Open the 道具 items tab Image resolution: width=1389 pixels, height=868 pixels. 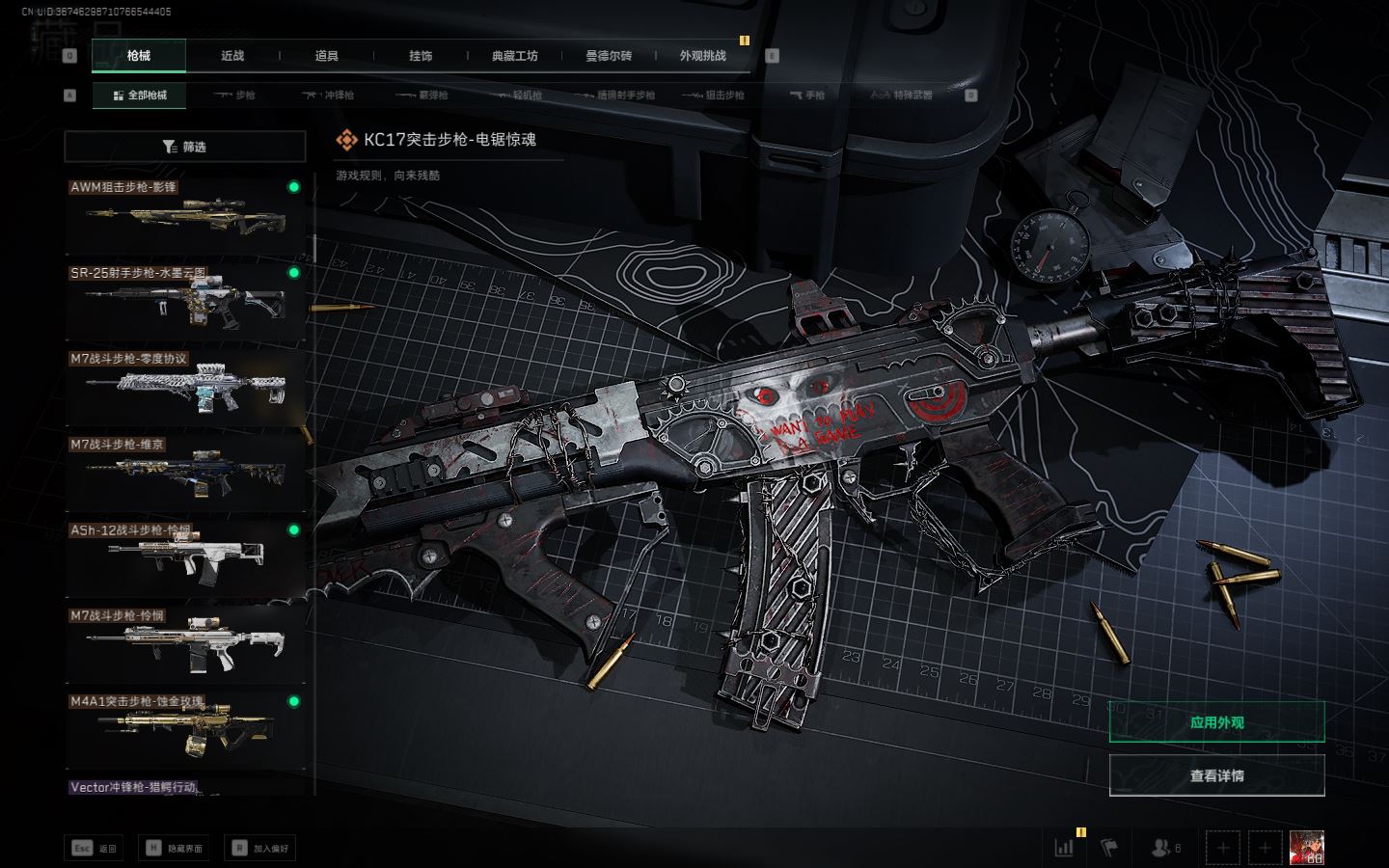coord(327,56)
